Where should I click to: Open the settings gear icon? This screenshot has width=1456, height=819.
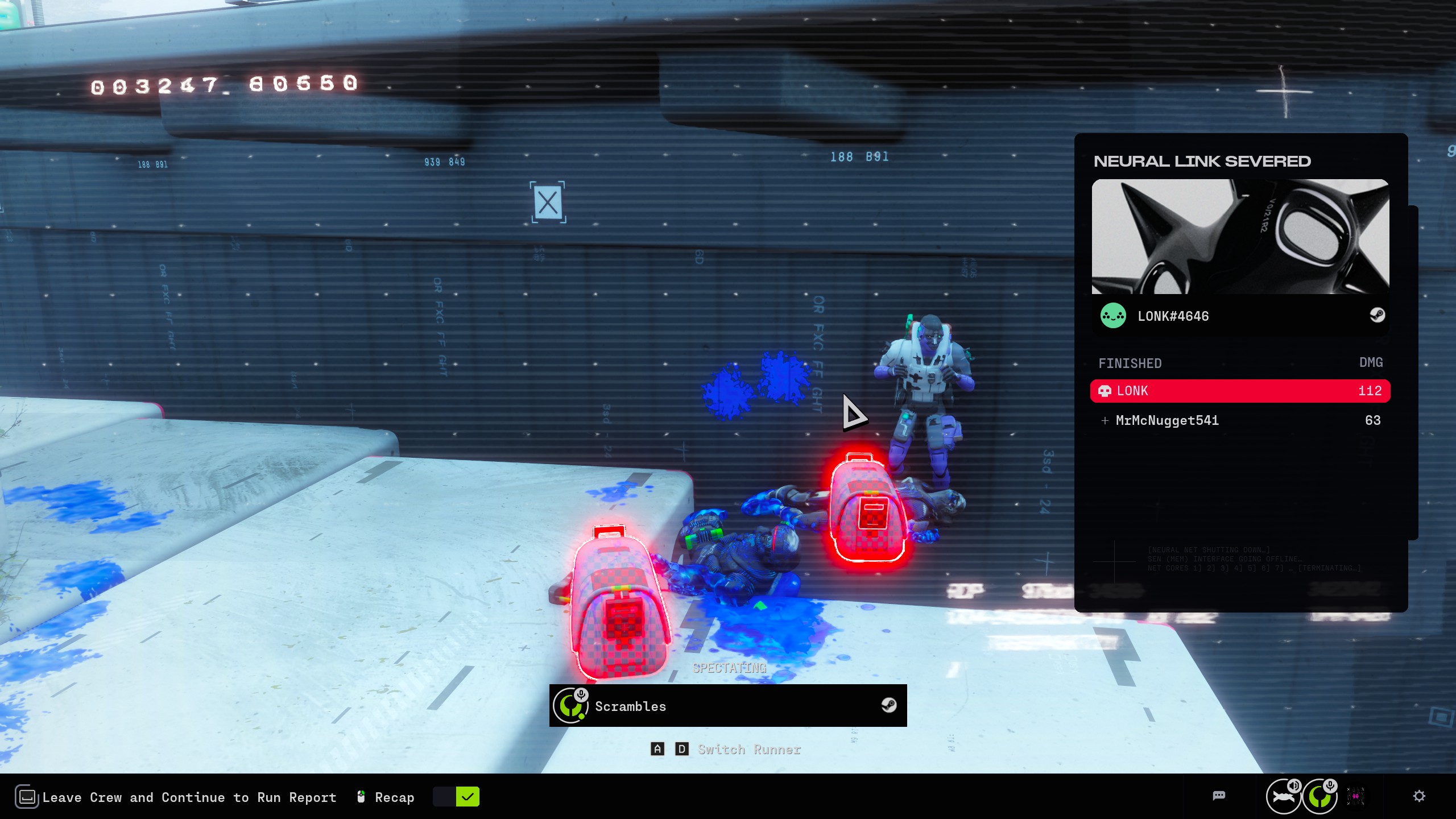(1419, 796)
